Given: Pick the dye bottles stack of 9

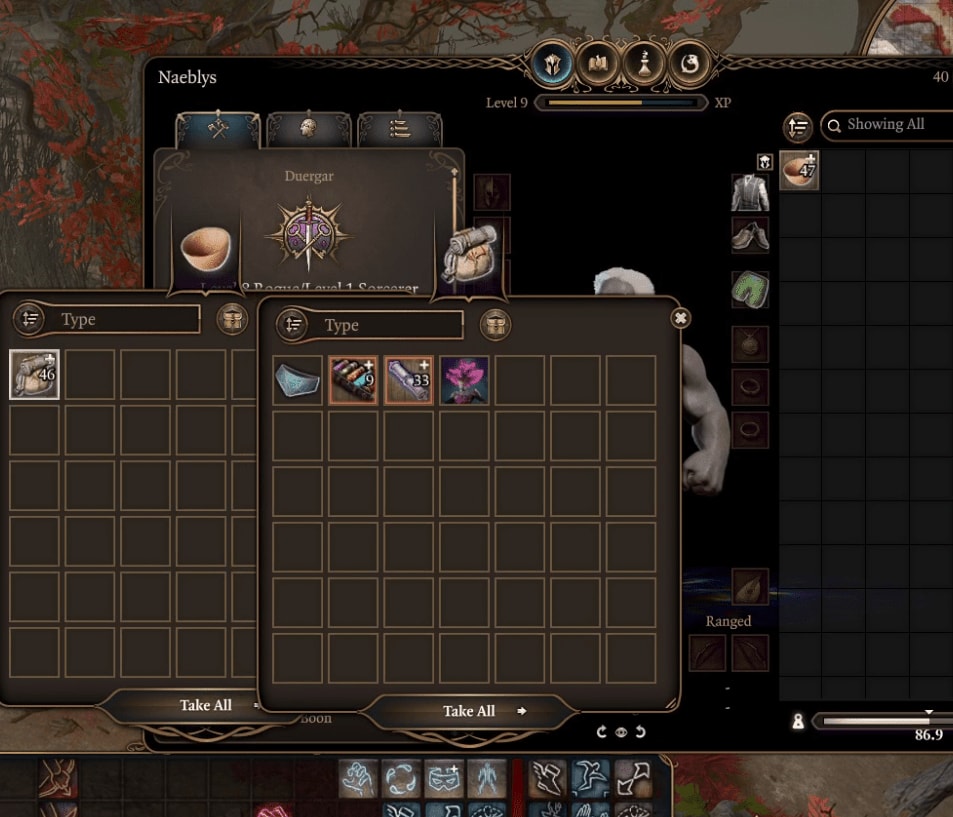Looking at the screenshot, I should 354,380.
